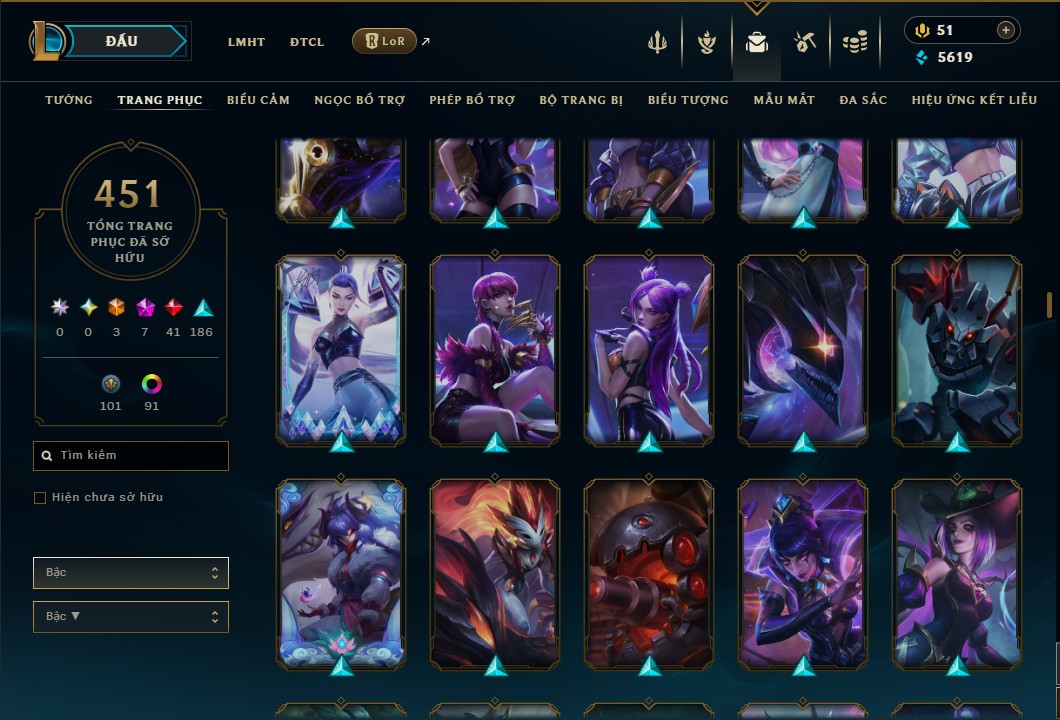Screen dimensions: 1060x720
Task: Open the Bậc ▼ sort dropdown
Action: (x=131, y=616)
